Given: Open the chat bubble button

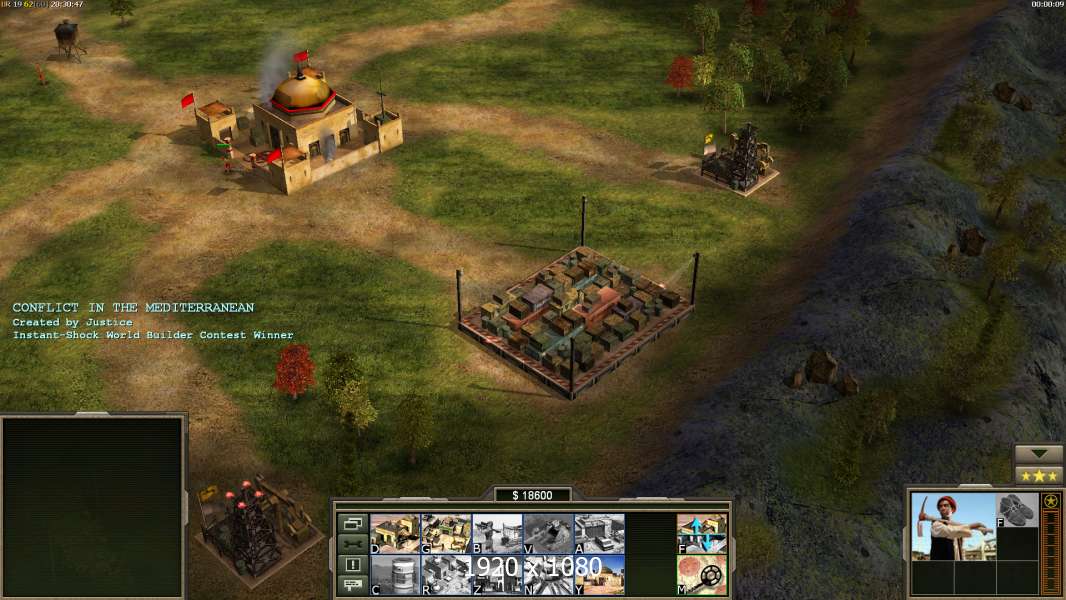Looking at the screenshot, I should [352, 586].
